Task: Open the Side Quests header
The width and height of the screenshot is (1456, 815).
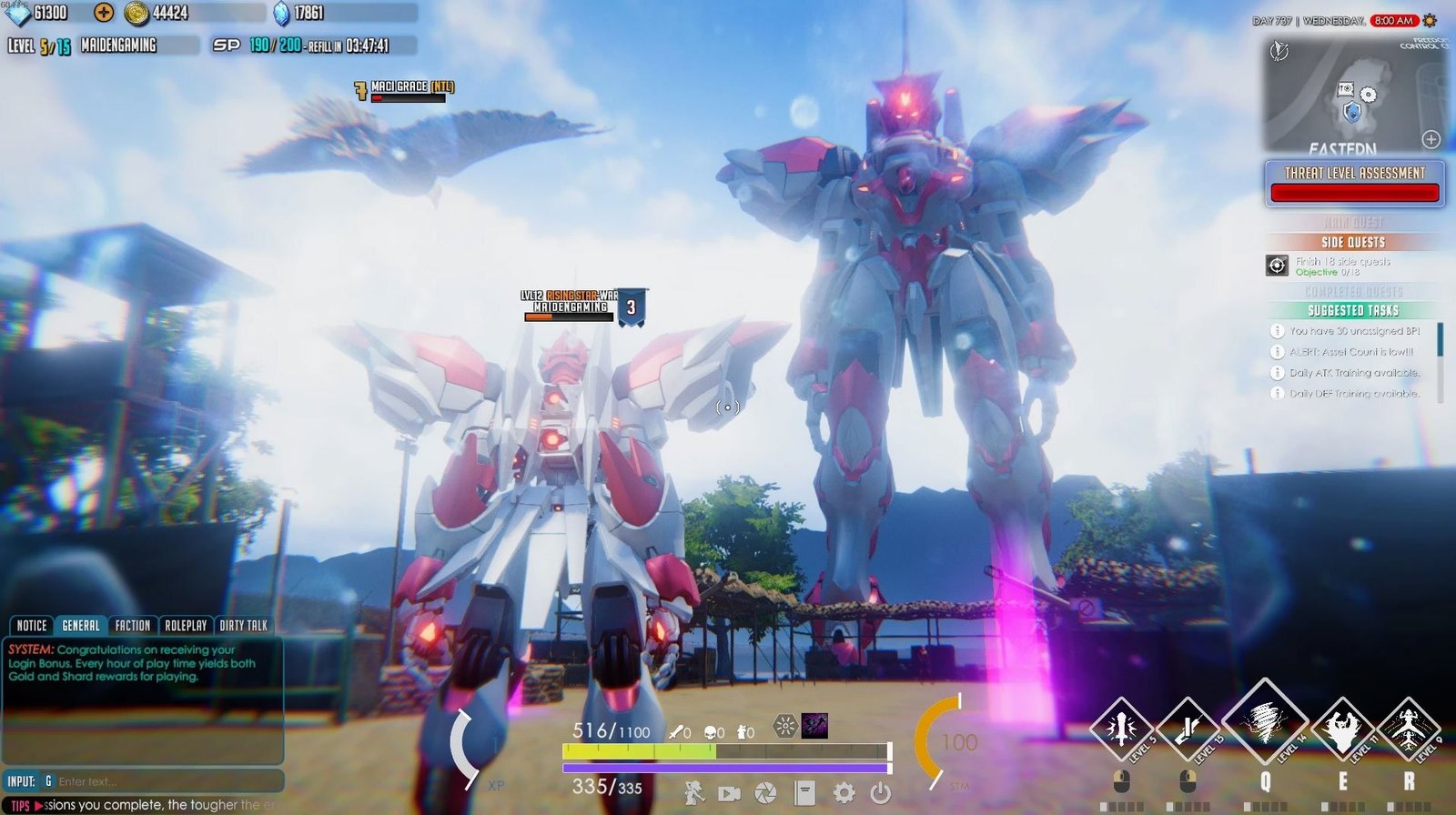Action: point(1353,242)
